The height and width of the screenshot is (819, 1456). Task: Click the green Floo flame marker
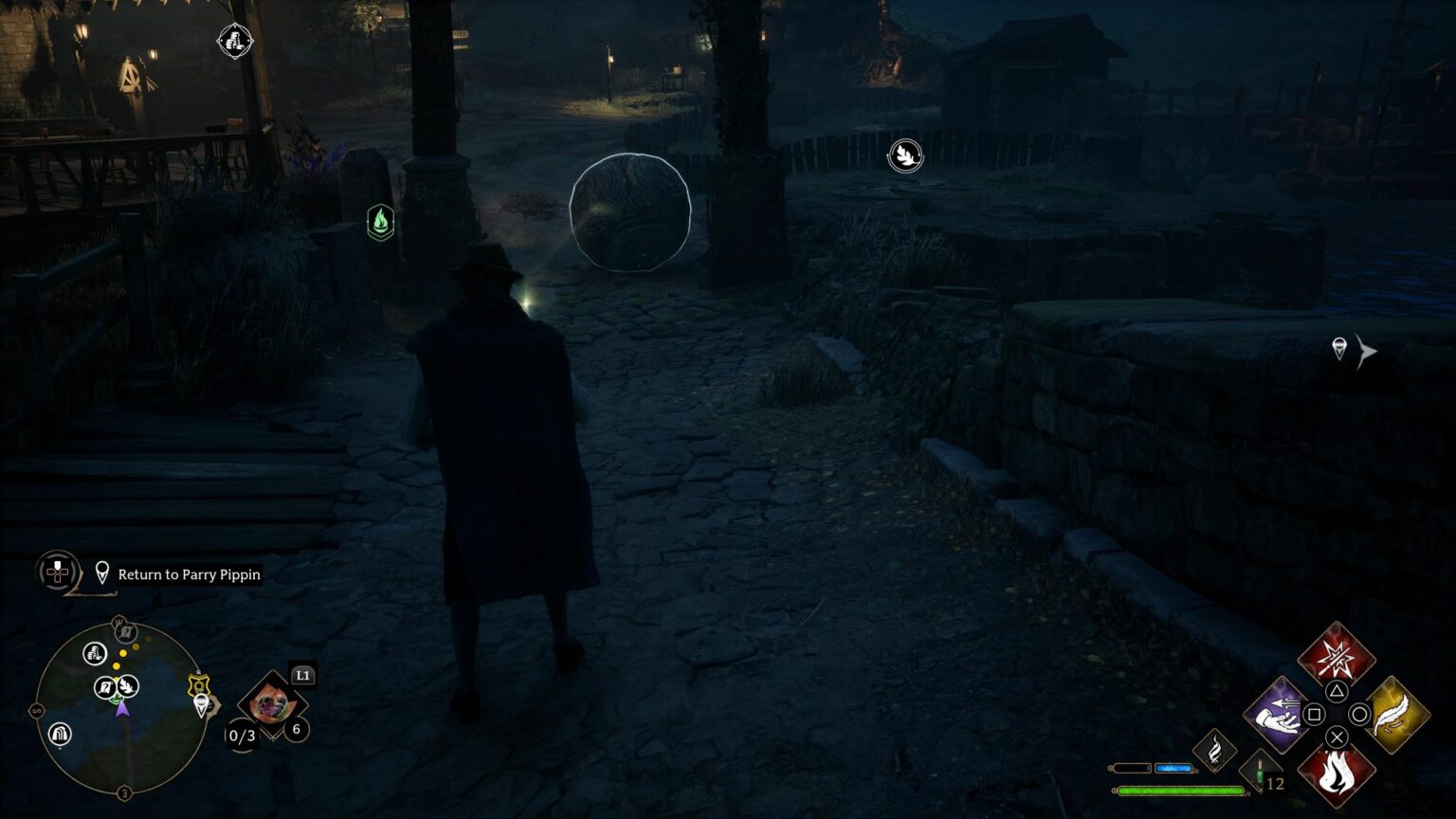tap(380, 223)
